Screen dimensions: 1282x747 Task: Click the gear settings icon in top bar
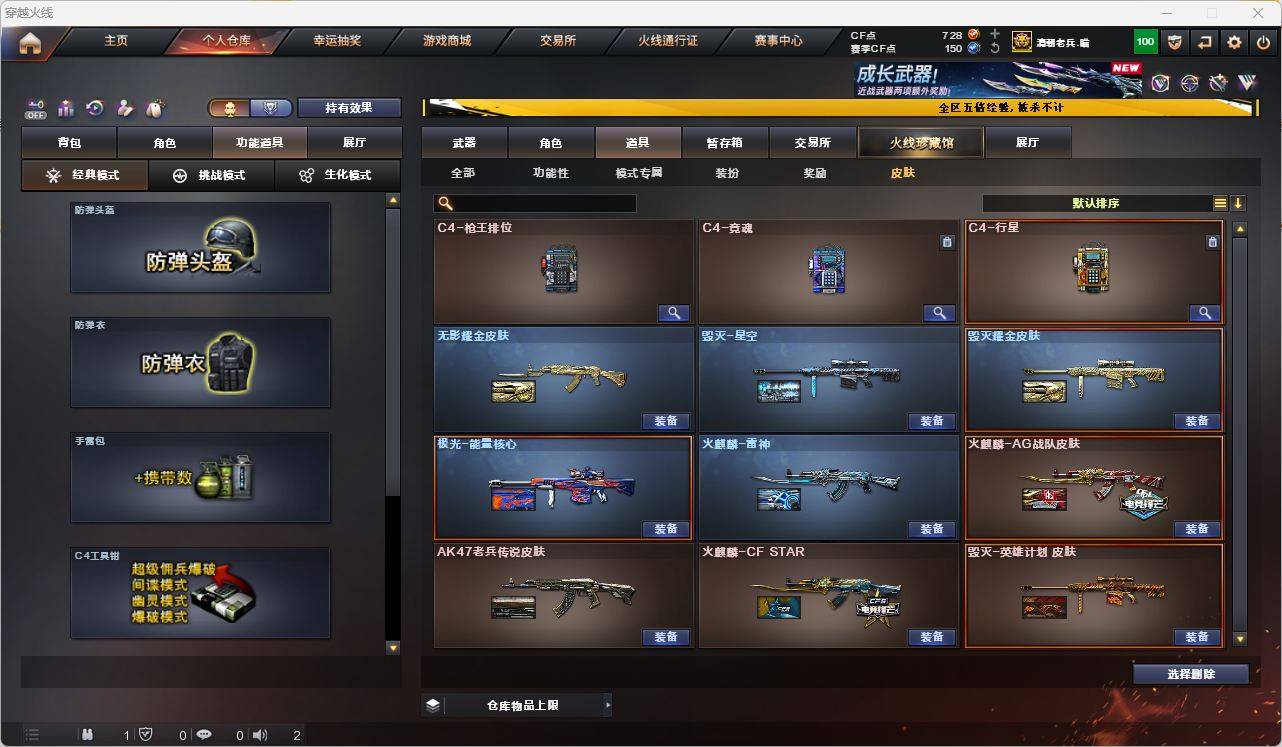pos(1233,41)
